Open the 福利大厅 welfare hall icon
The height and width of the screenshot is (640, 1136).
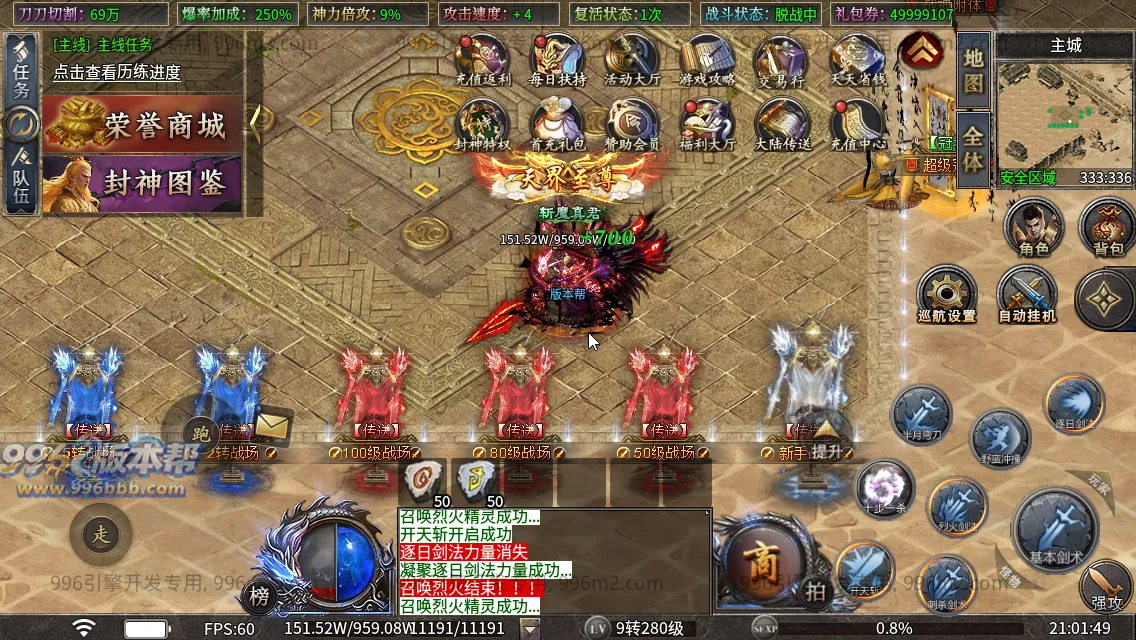707,124
